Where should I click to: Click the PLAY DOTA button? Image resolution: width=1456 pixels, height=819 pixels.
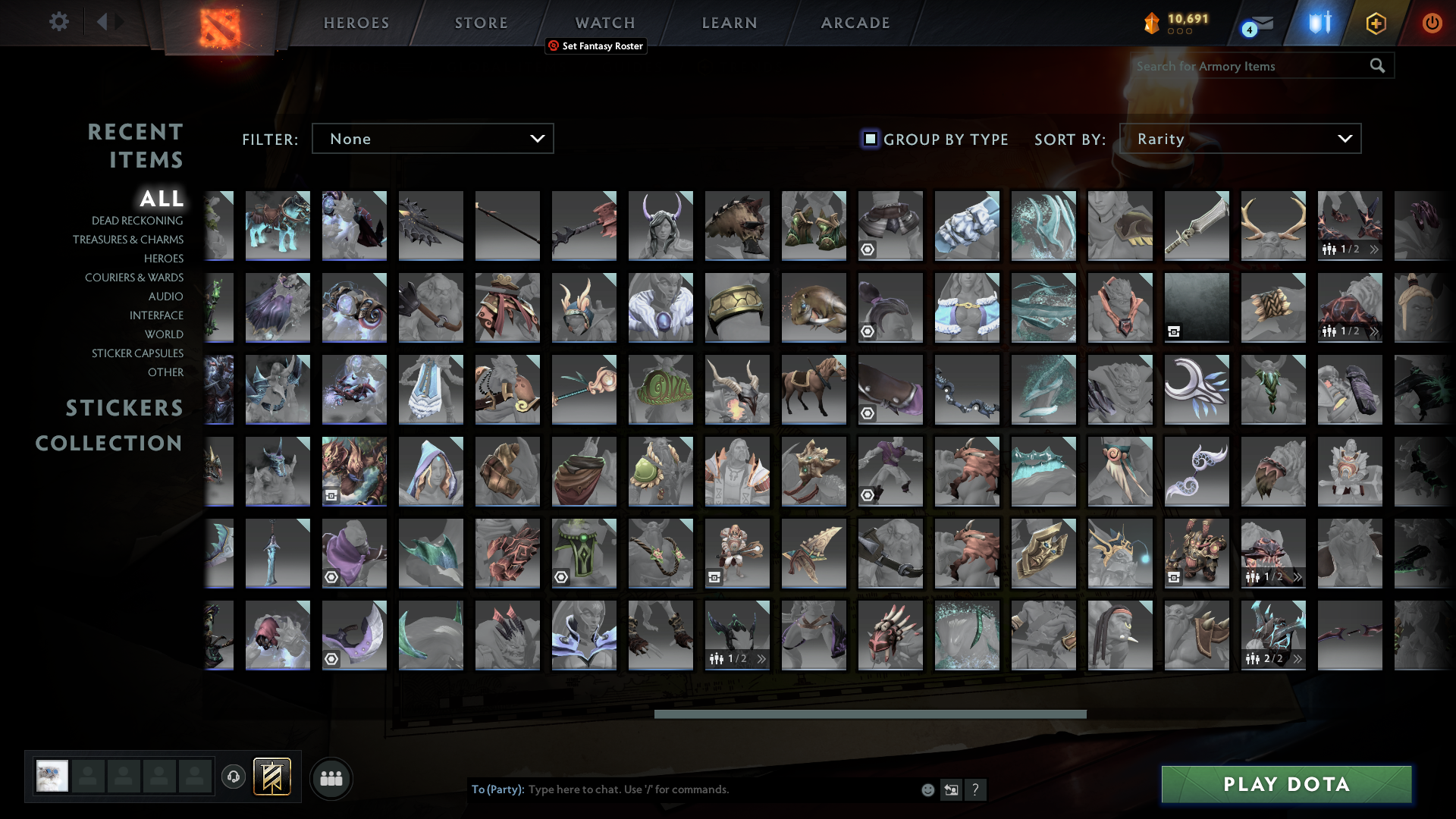click(x=1285, y=784)
